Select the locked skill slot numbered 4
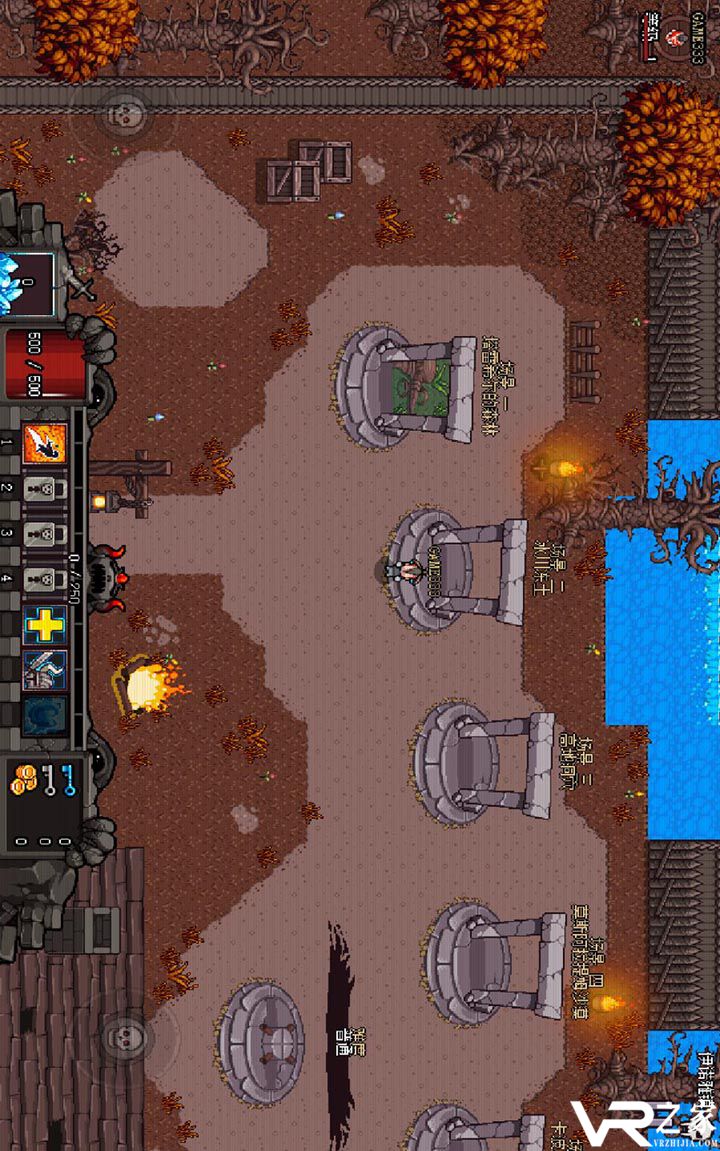Screen dimensions: 720x1151 pyautogui.click(x=45, y=578)
